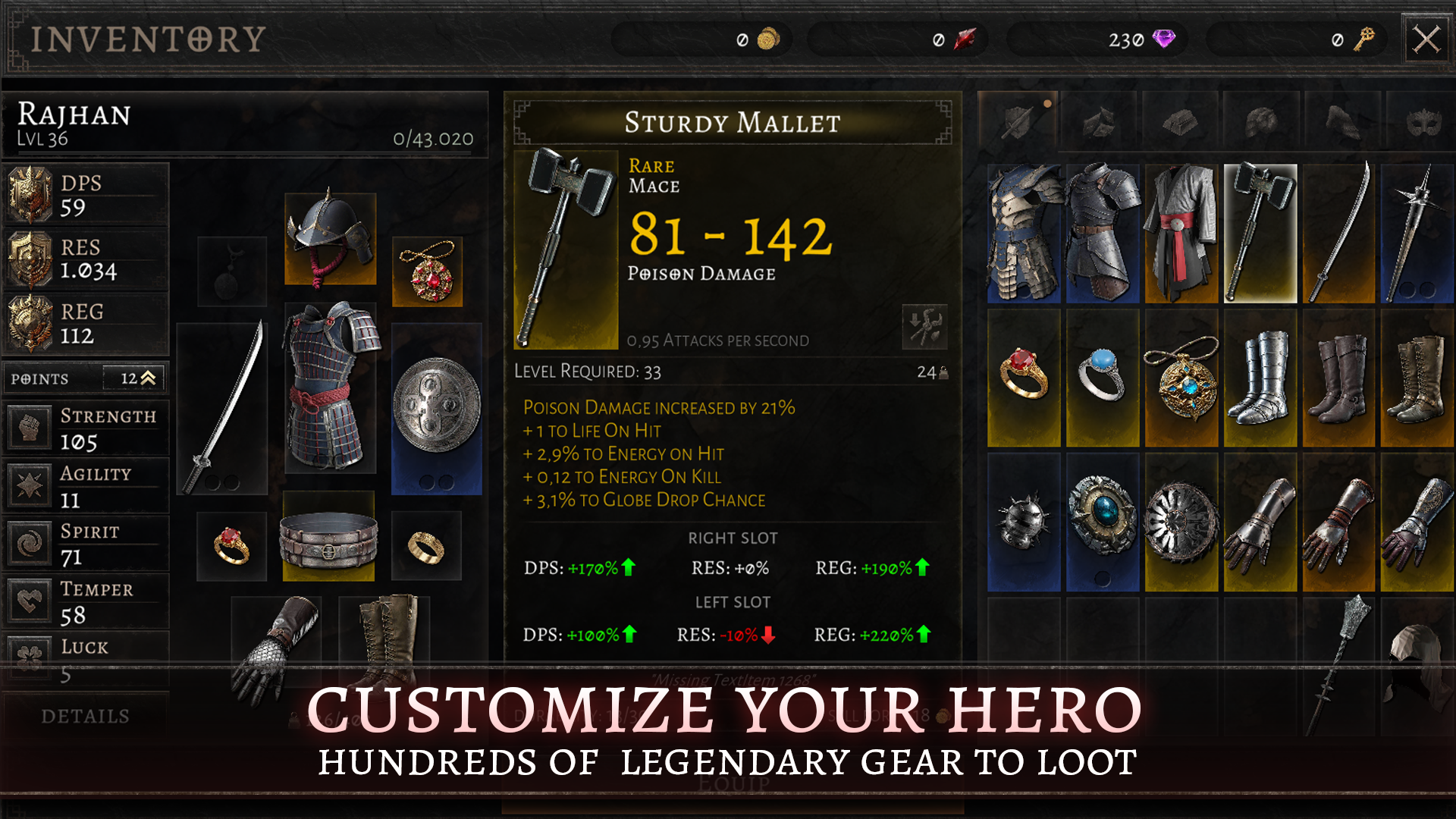Click the Strength fist icon
The image size is (1456, 819).
(x=30, y=427)
